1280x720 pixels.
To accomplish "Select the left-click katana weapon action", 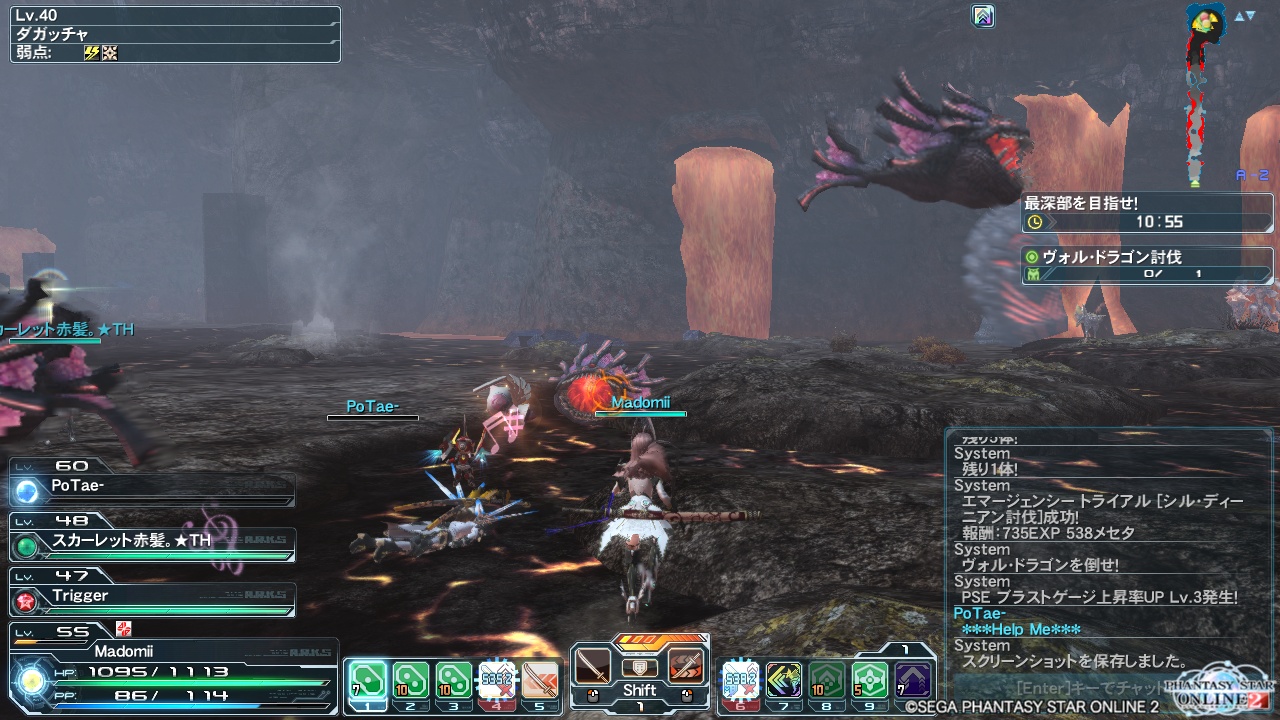I will [592, 667].
